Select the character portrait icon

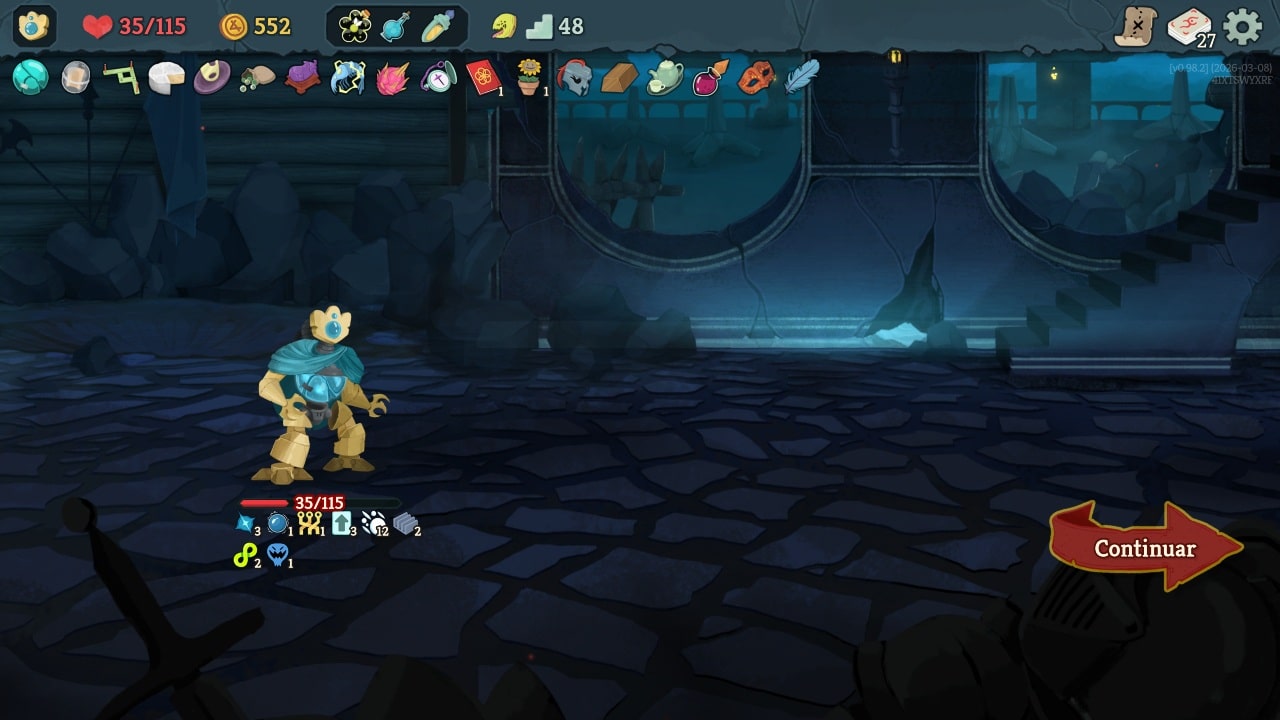pos(34,26)
